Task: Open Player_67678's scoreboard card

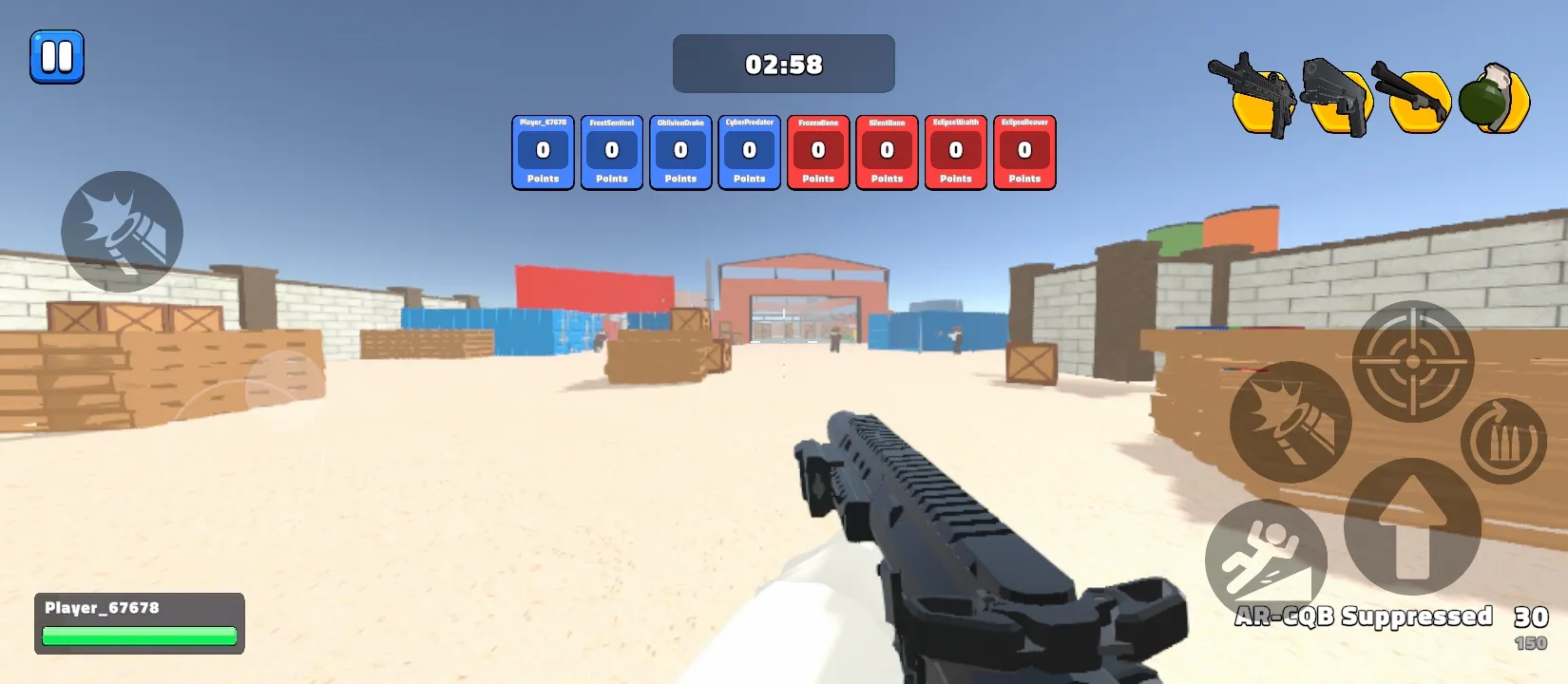Action: tap(542, 152)
